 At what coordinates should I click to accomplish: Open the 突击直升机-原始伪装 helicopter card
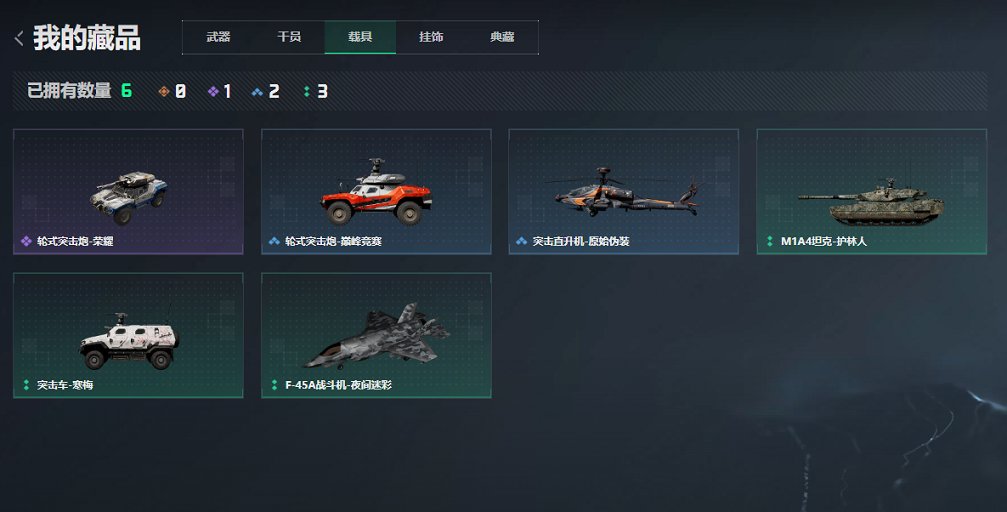pyautogui.click(x=623, y=191)
